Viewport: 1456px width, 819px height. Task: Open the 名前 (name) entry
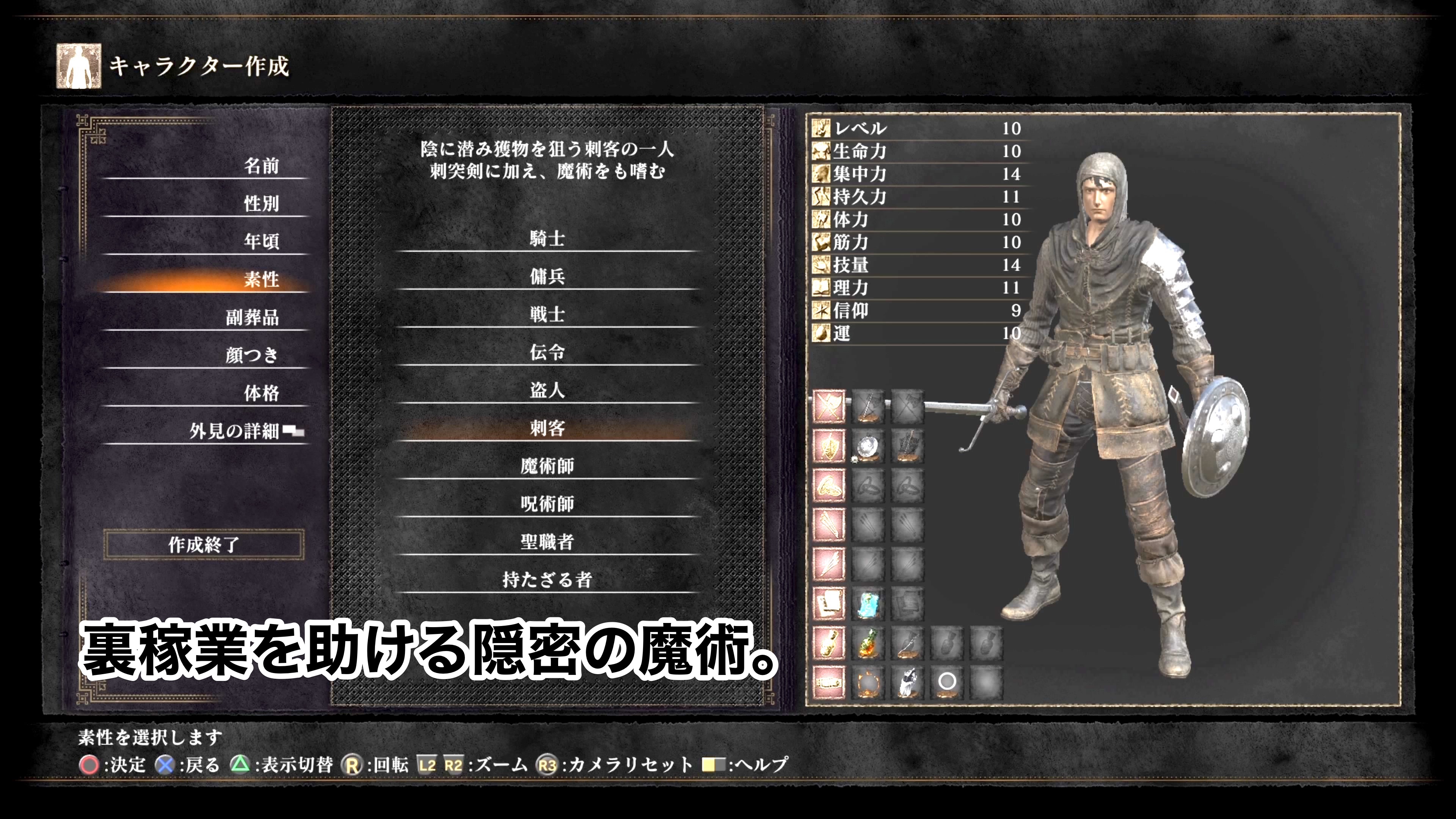point(261,166)
